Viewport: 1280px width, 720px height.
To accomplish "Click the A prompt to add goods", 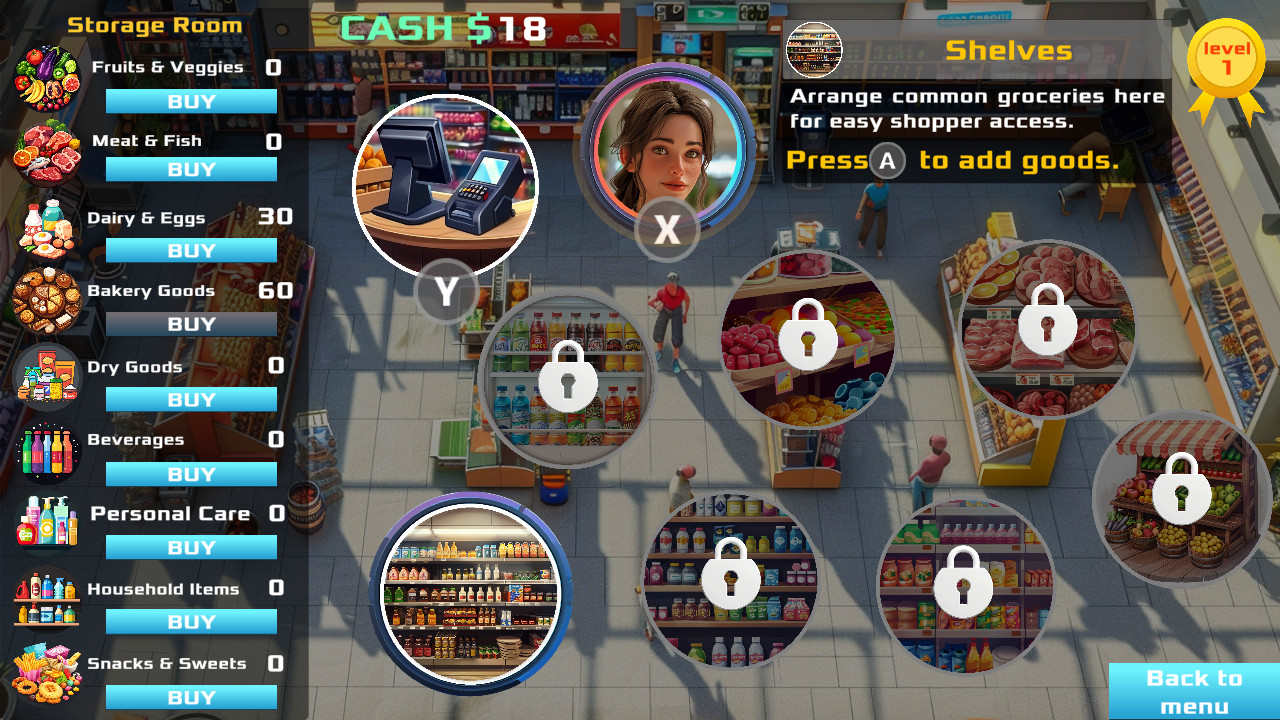I will 886,161.
